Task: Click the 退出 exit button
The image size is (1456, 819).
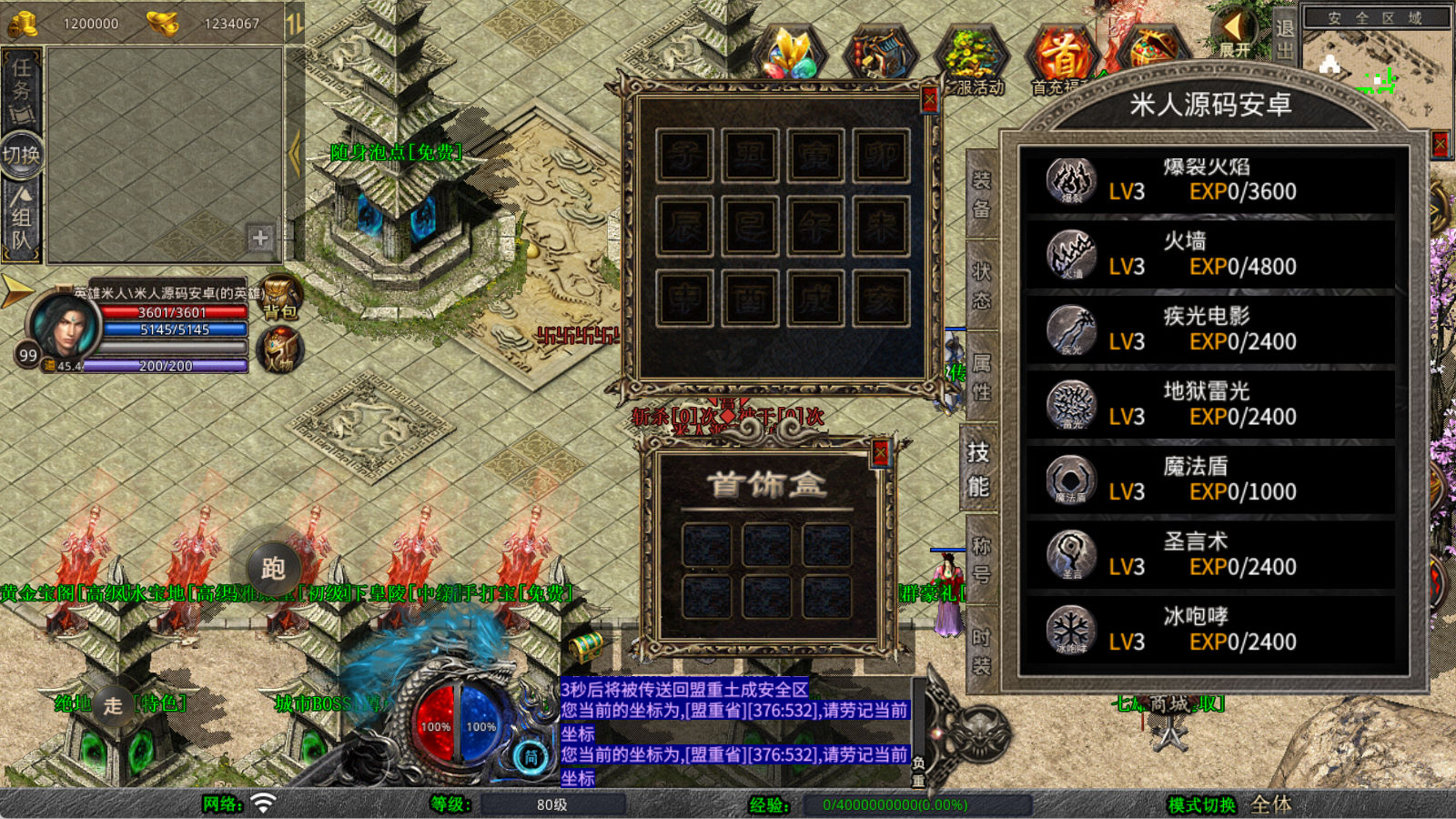Action: tap(1284, 38)
